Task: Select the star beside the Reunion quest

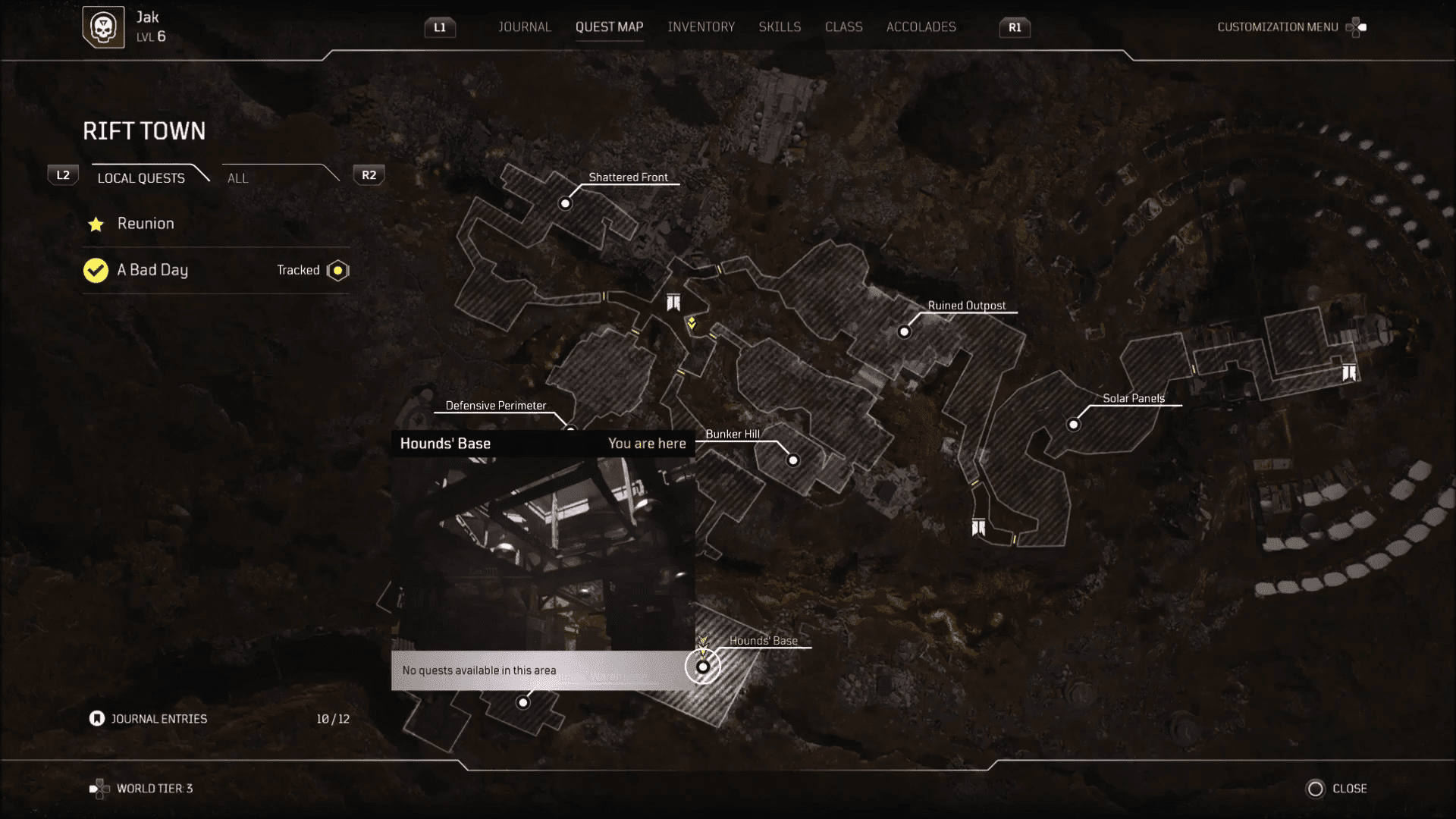Action: coord(96,224)
